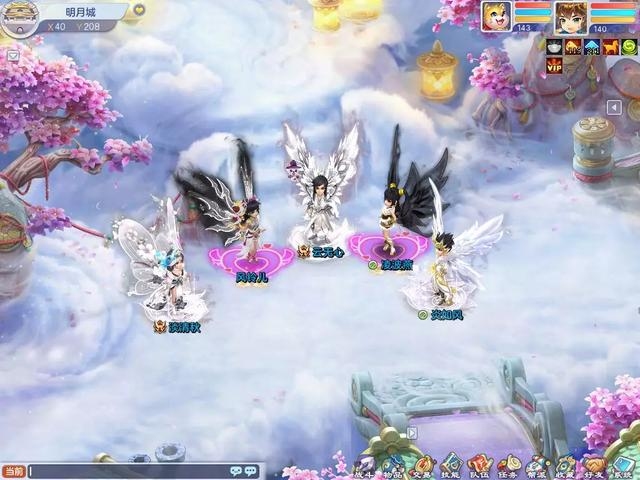Click the green swirl buff icon
The width and height of the screenshot is (640, 480).
tap(629, 47)
